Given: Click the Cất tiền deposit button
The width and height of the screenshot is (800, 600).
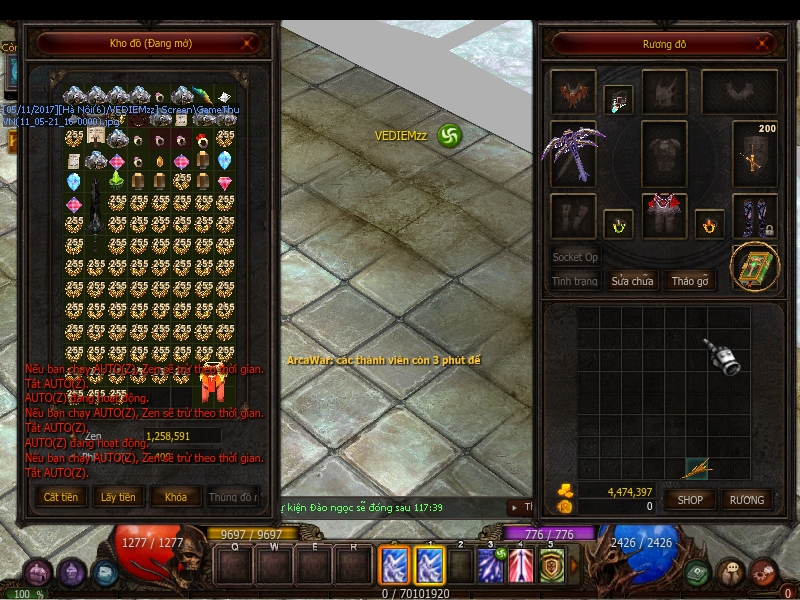Looking at the screenshot, I should (60, 497).
